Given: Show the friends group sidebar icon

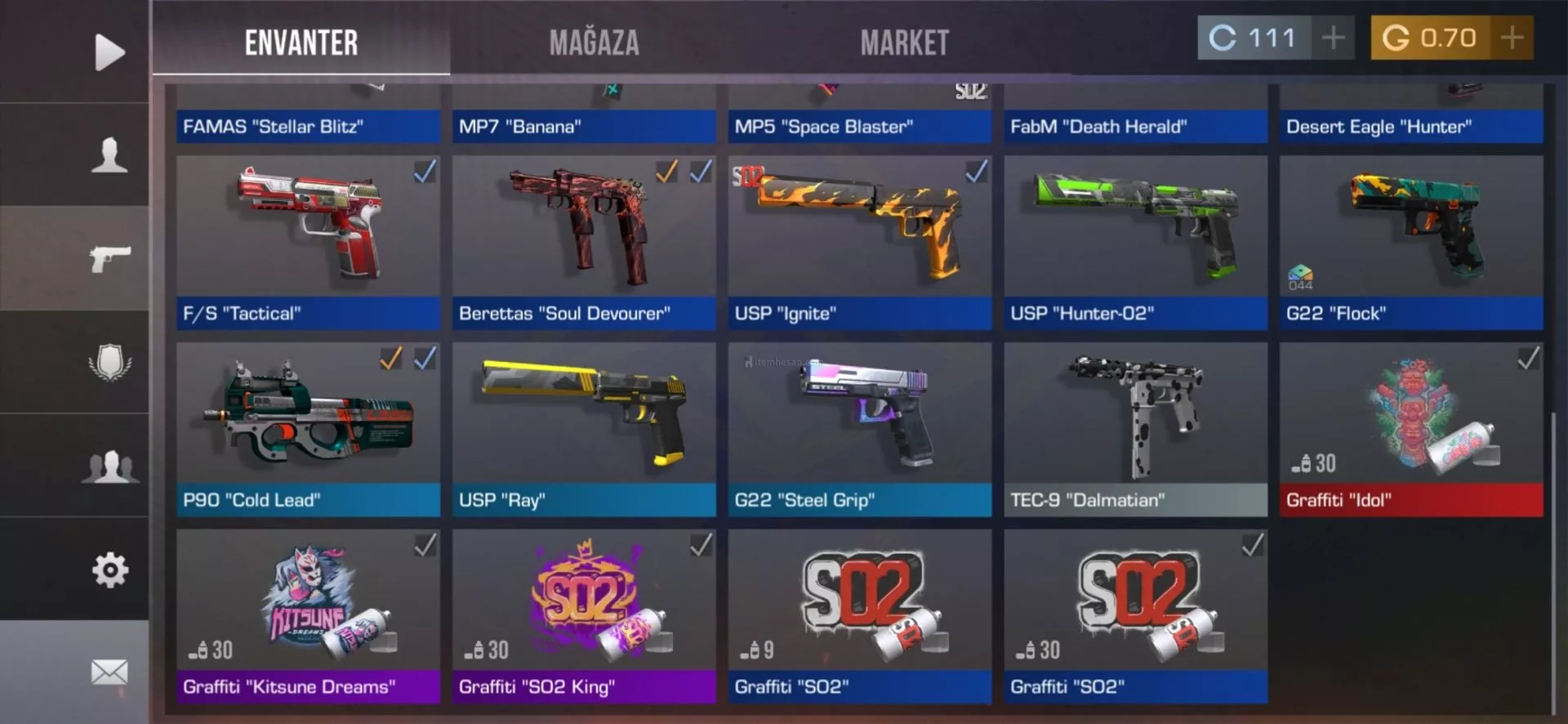Looking at the screenshot, I should tap(109, 466).
